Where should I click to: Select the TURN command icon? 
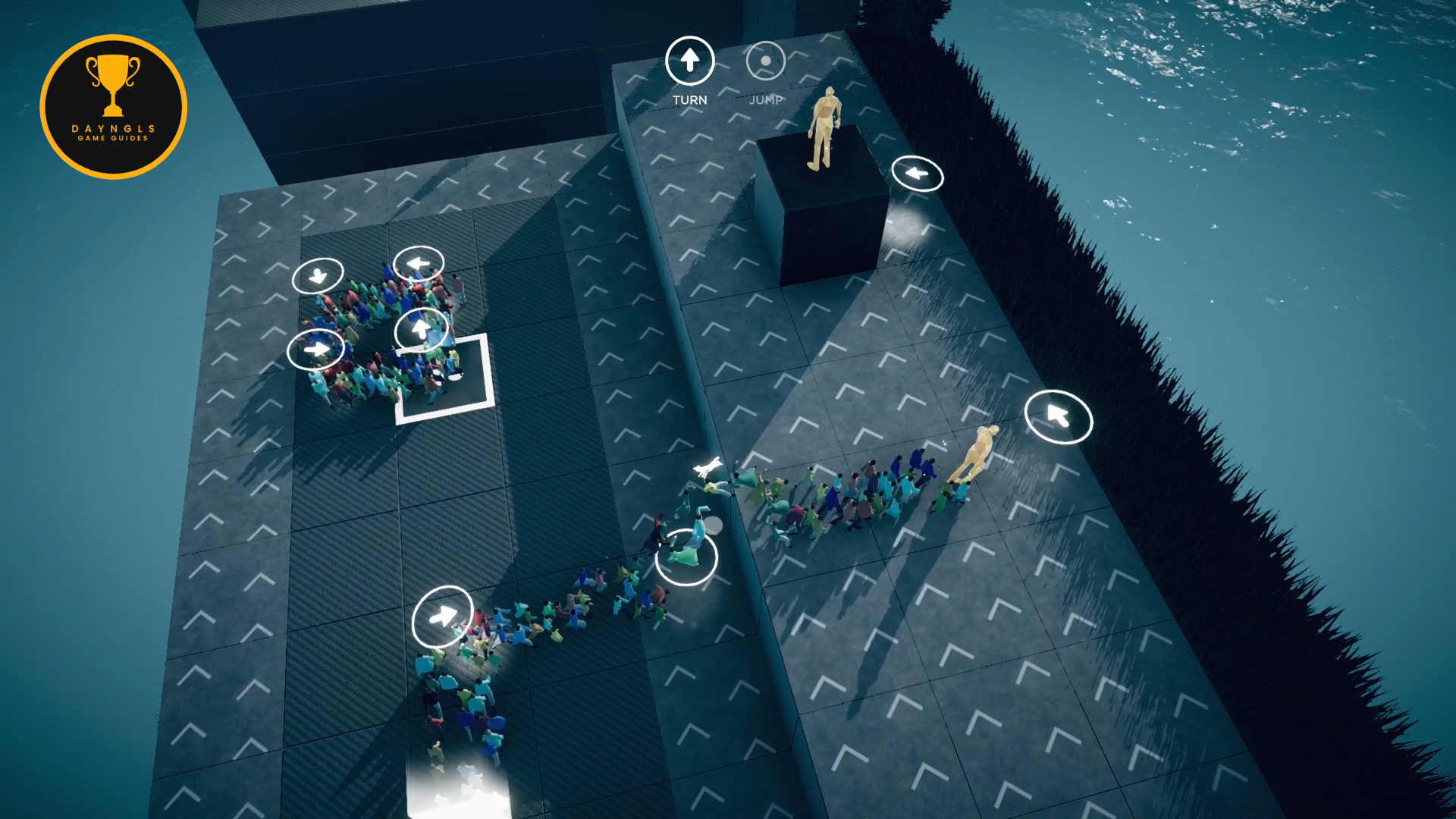(x=689, y=61)
